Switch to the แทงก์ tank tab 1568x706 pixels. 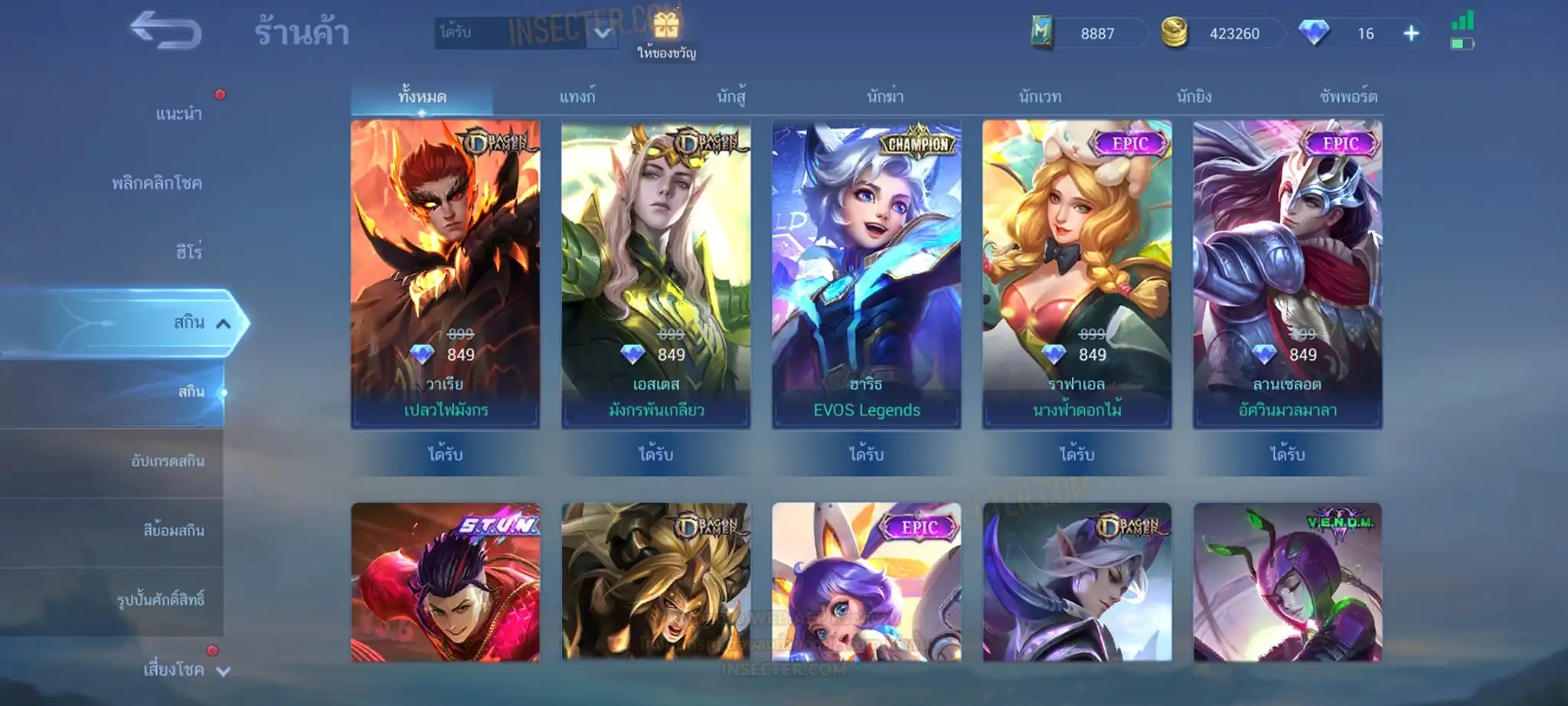[x=577, y=96]
